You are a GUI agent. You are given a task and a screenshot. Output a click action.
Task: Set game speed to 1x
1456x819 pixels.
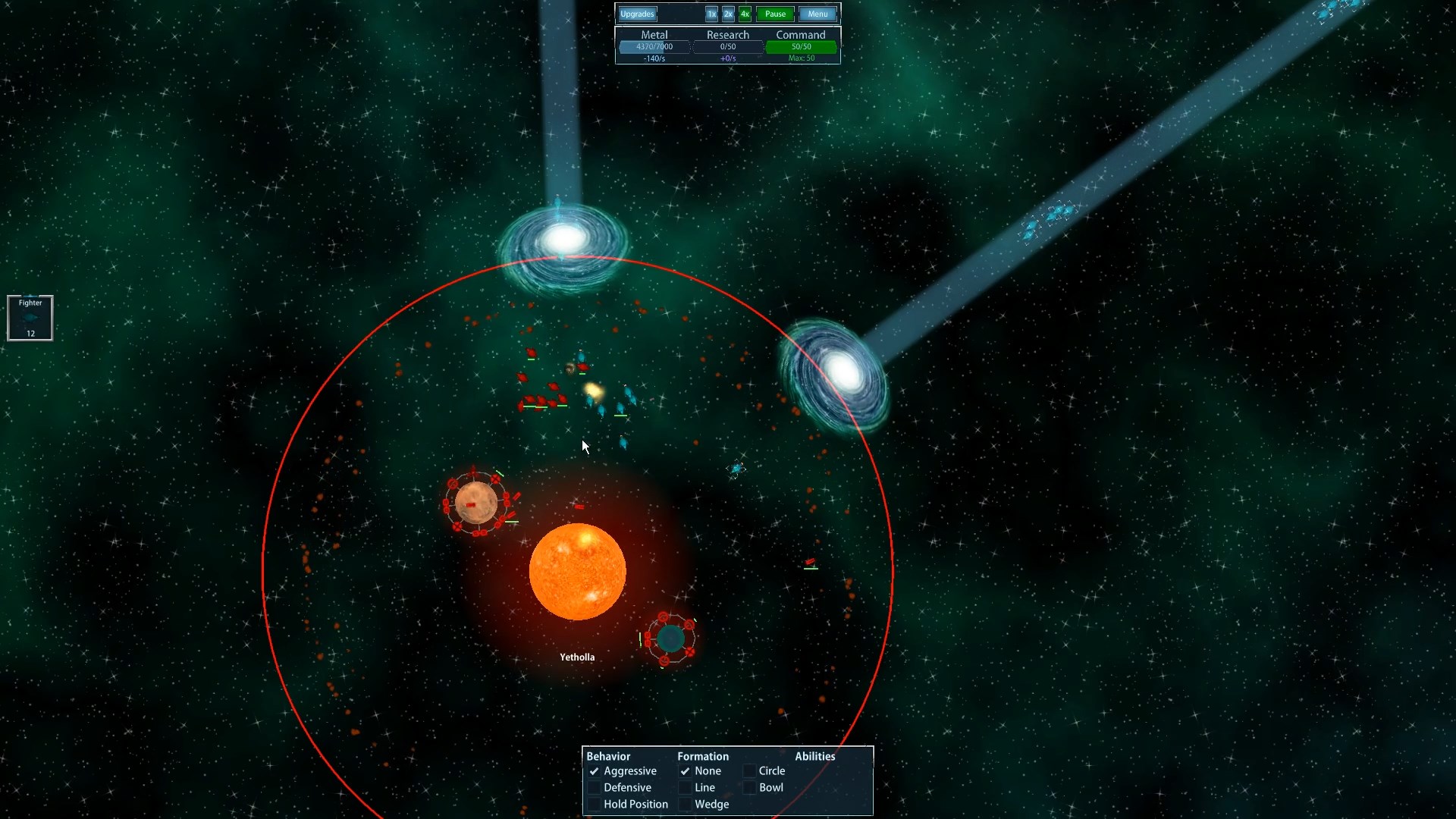tap(711, 14)
